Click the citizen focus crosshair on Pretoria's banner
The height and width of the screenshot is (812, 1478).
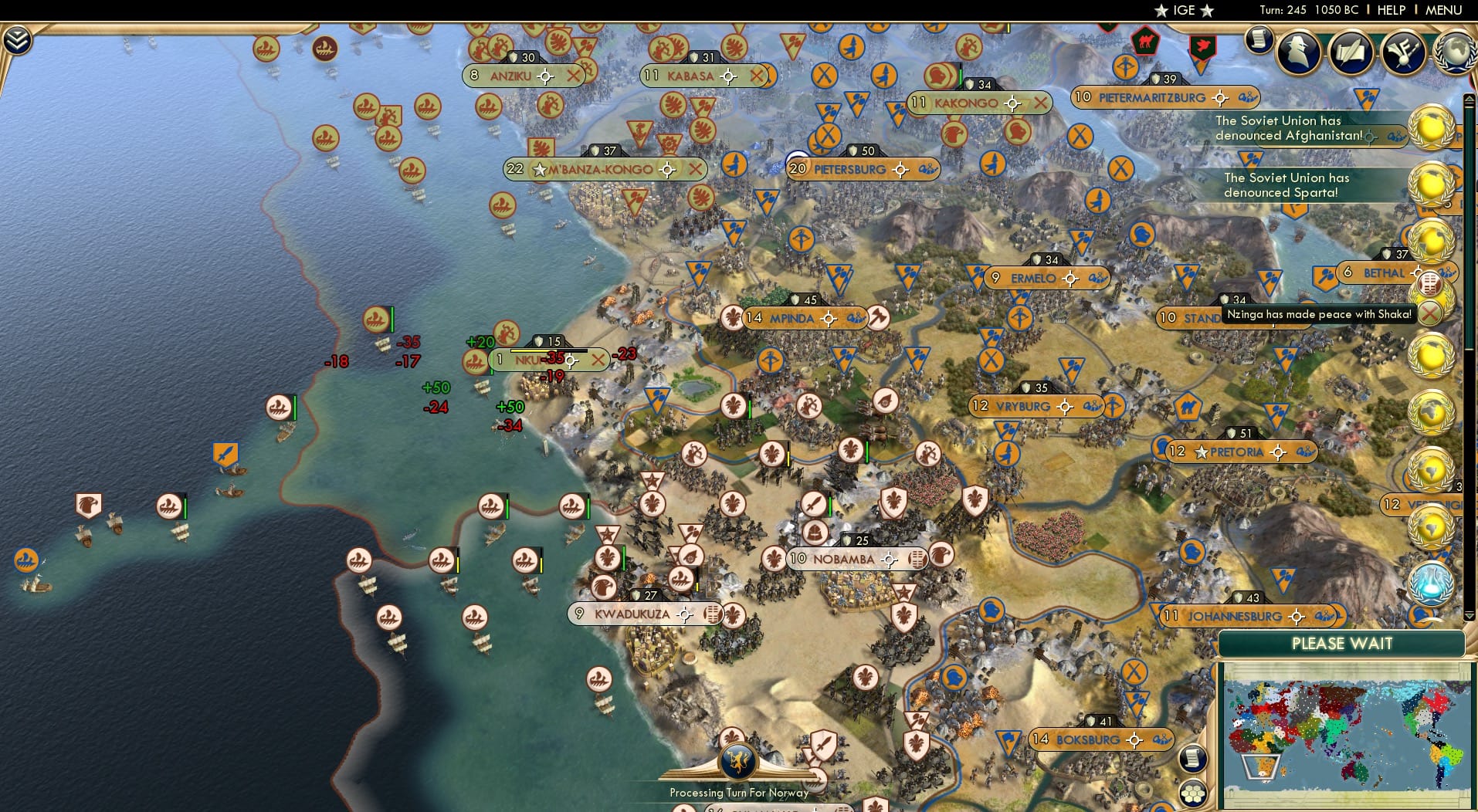tap(1279, 452)
